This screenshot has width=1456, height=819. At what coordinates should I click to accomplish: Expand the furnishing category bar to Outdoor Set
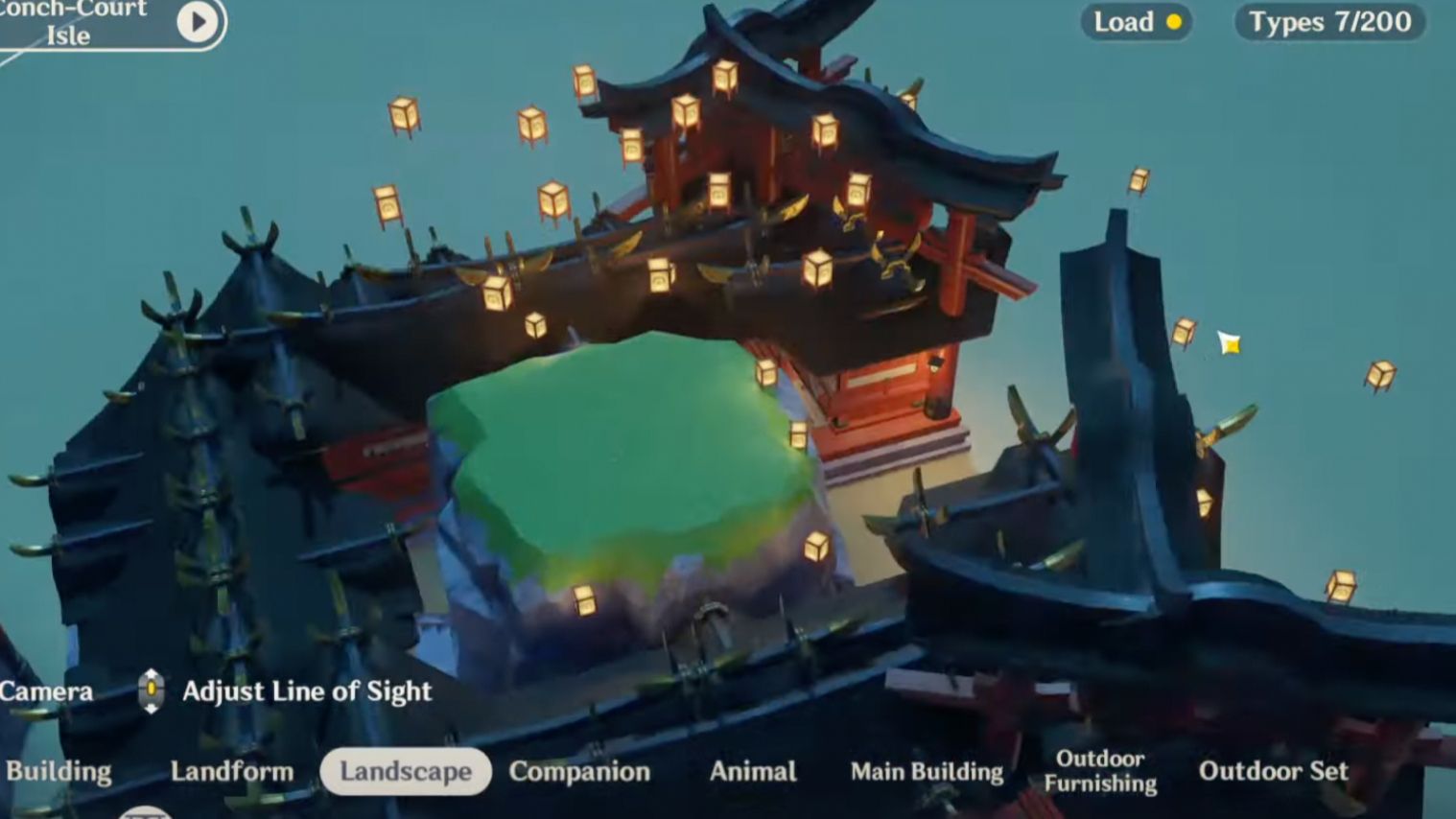tap(1274, 771)
